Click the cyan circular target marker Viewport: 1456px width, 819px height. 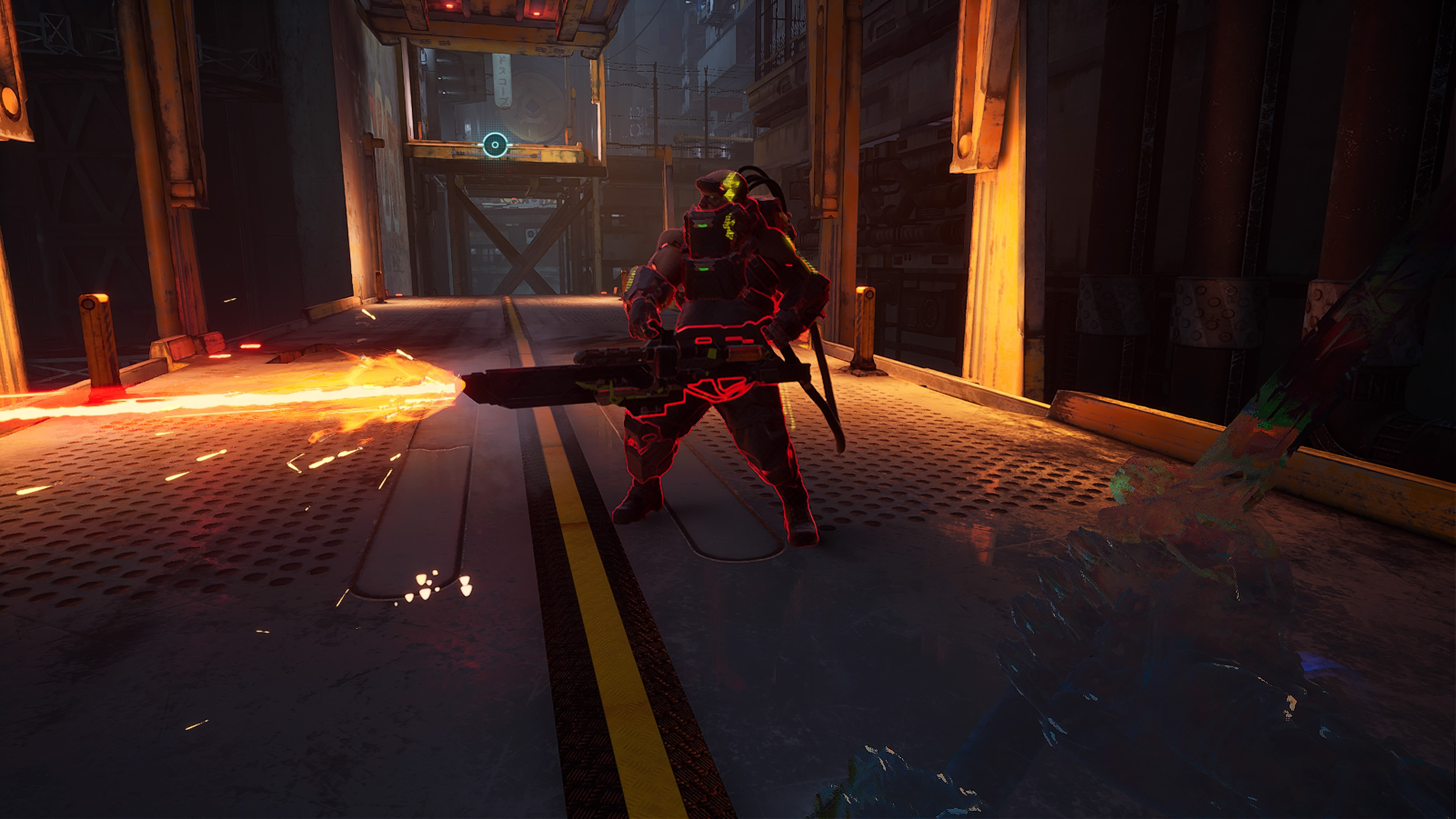495,145
